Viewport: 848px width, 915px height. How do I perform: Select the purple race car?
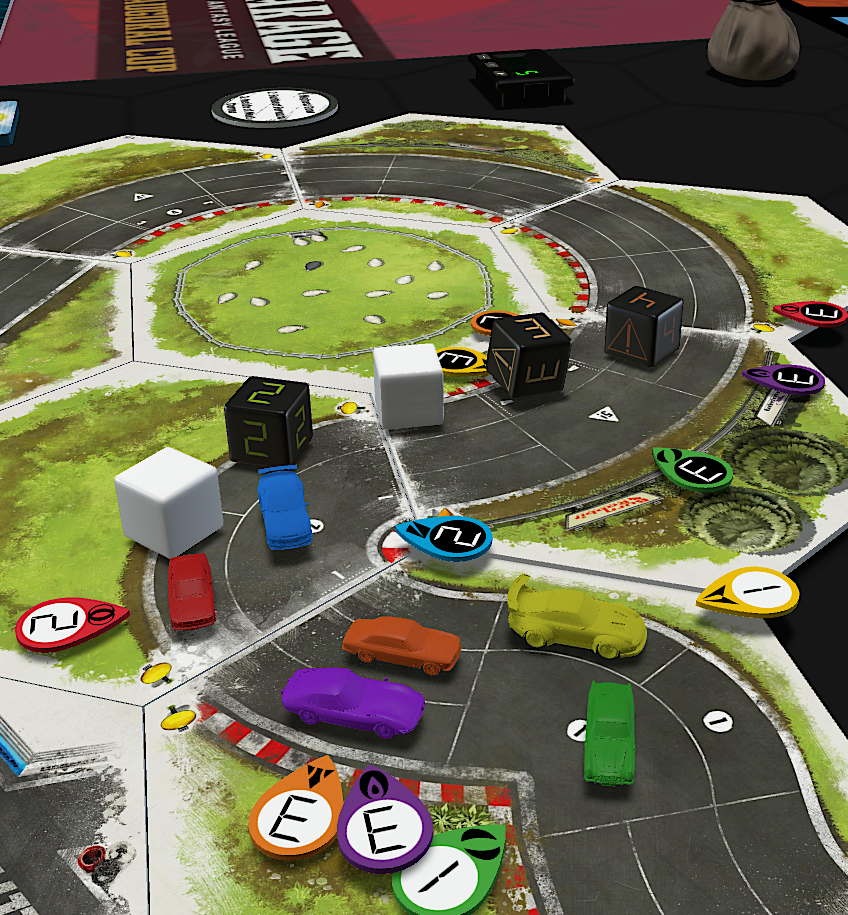click(x=352, y=700)
